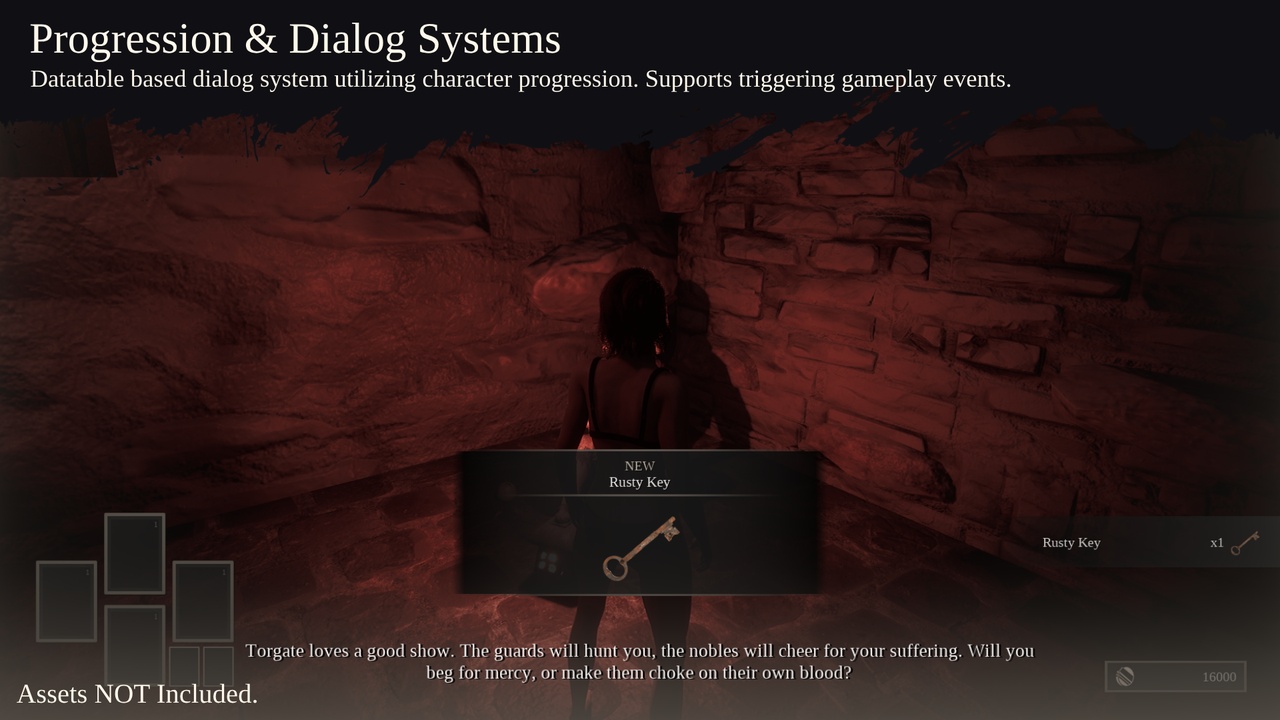Select the Progression & Dialog Systems header
Image resolution: width=1280 pixels, height=720 pixels.
294,38
